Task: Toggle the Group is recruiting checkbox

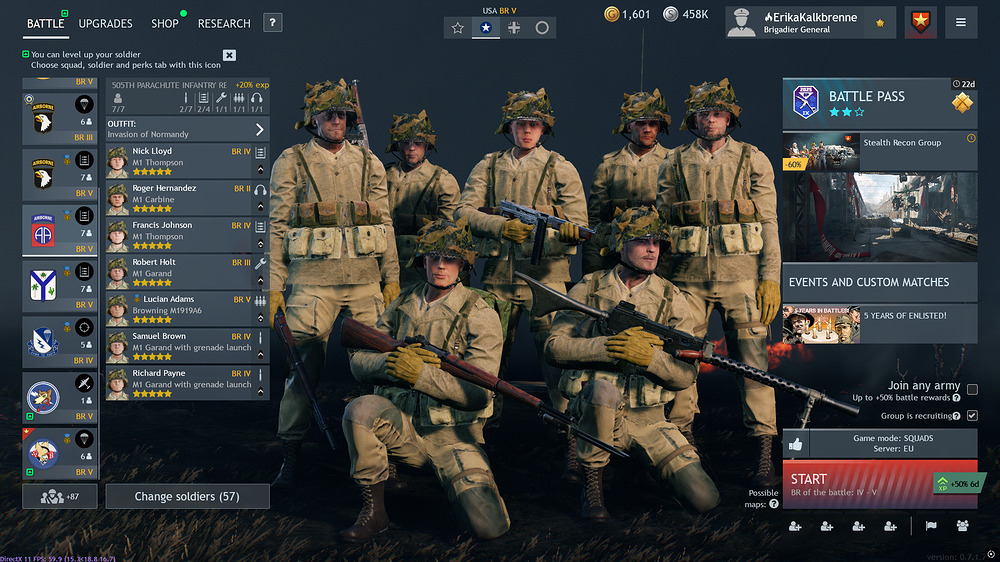Action: (972, 416)
